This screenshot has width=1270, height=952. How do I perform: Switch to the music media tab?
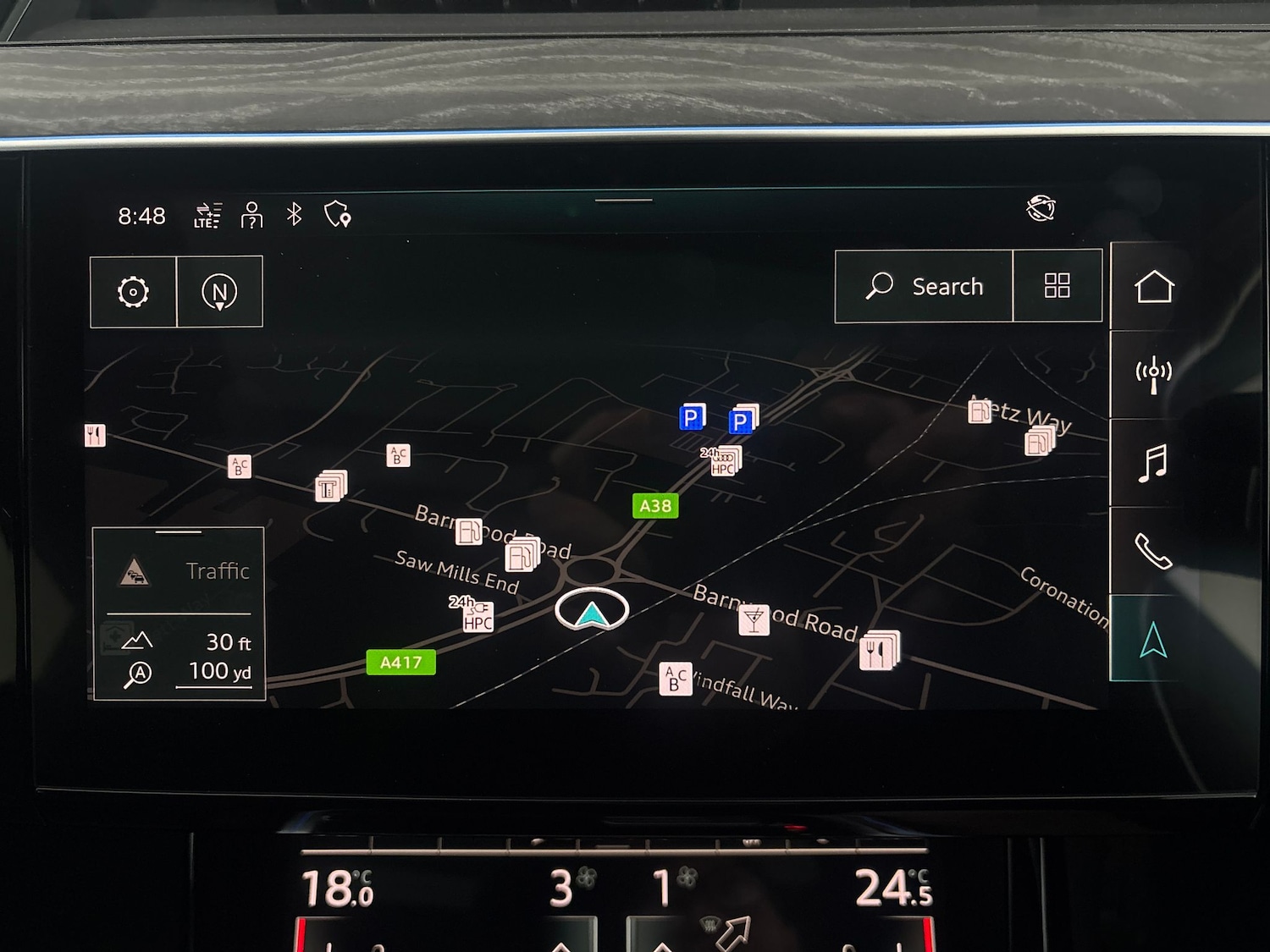coord(1153,464)
